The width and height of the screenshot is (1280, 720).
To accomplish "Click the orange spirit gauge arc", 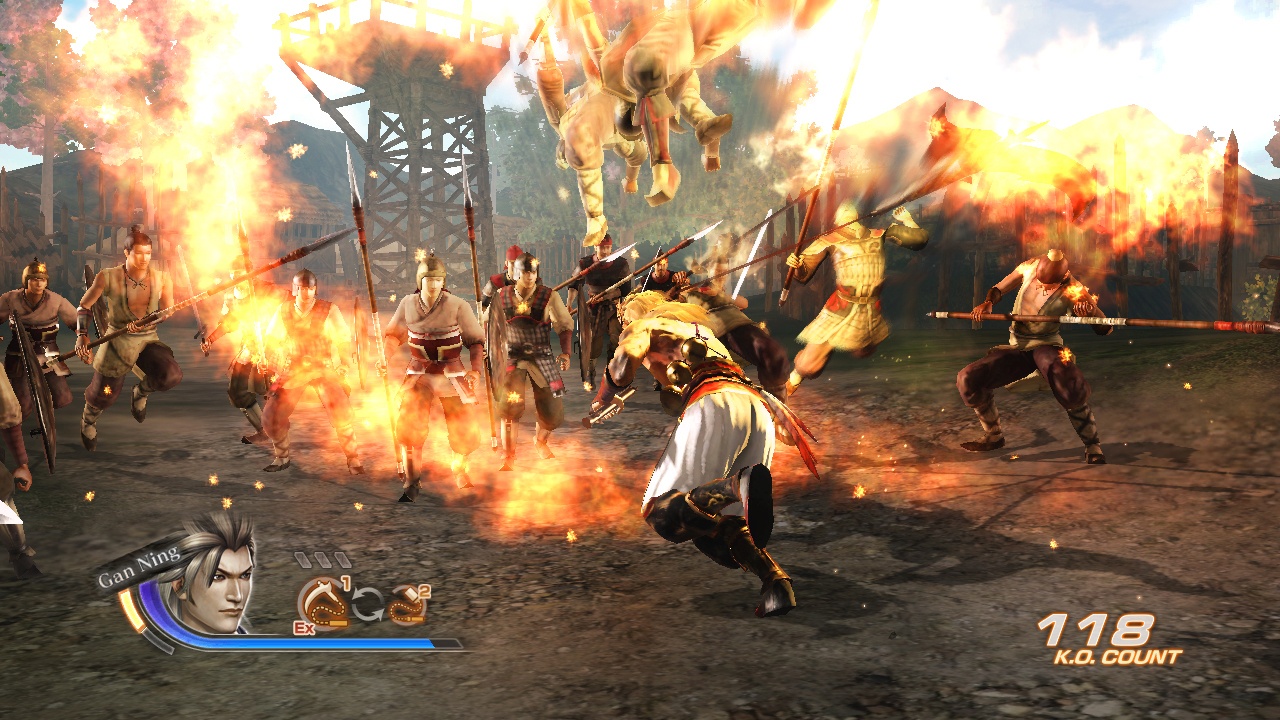I will pyautogui.click(x=132, y=609).
